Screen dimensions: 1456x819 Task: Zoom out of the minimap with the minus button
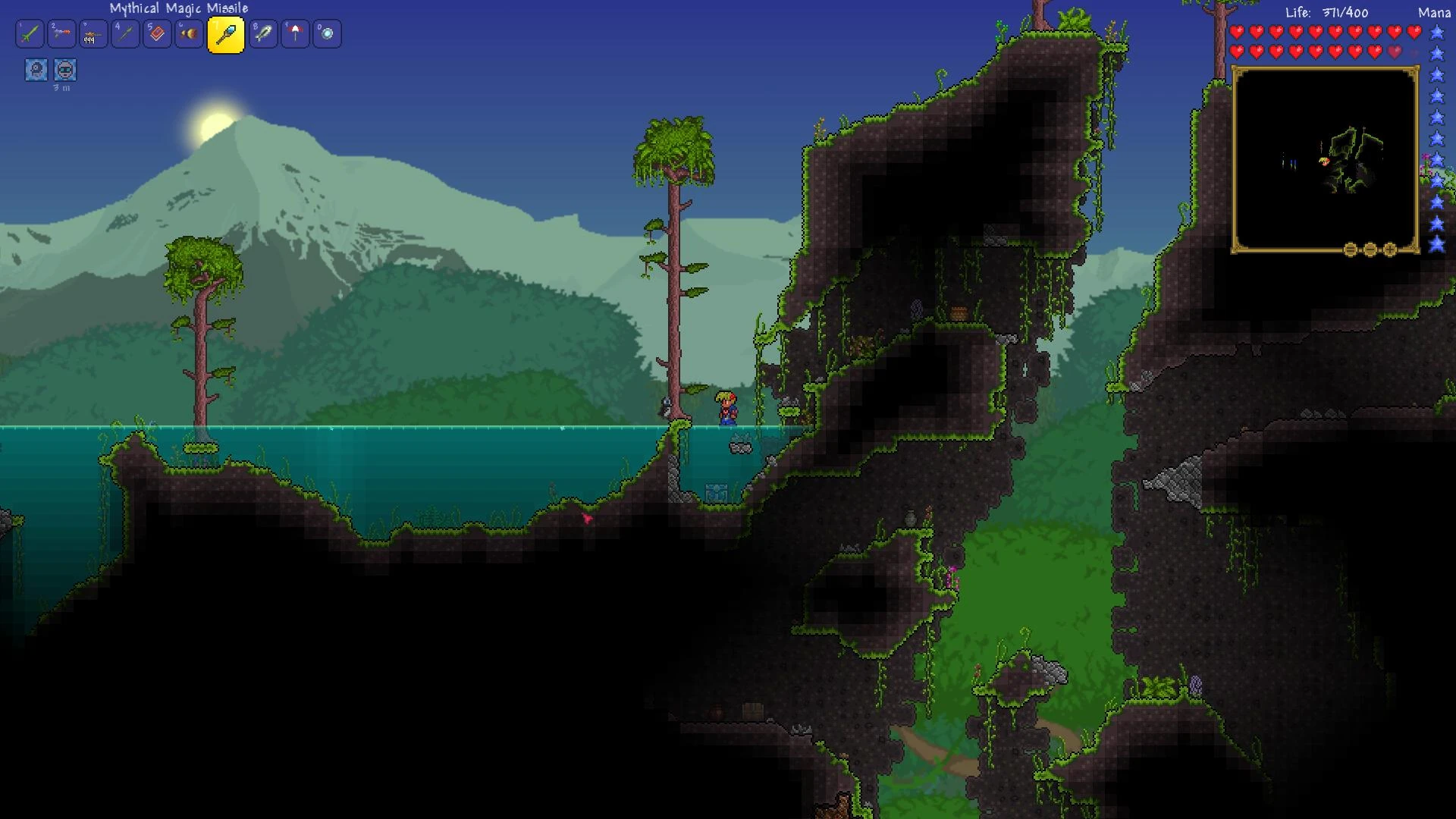[x=1370, y=250]
